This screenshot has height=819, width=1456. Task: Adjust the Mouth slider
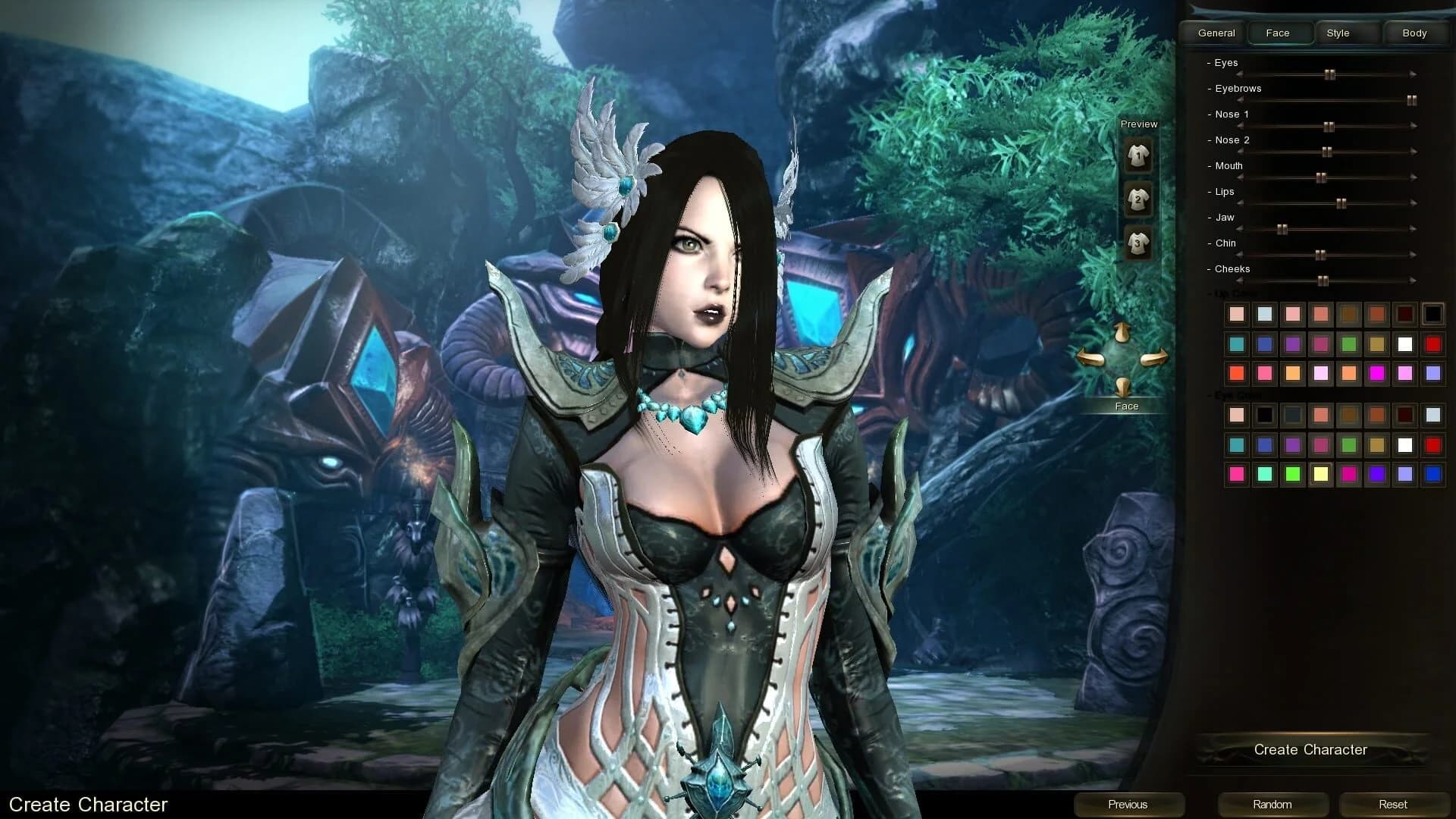pos(1322,177)
